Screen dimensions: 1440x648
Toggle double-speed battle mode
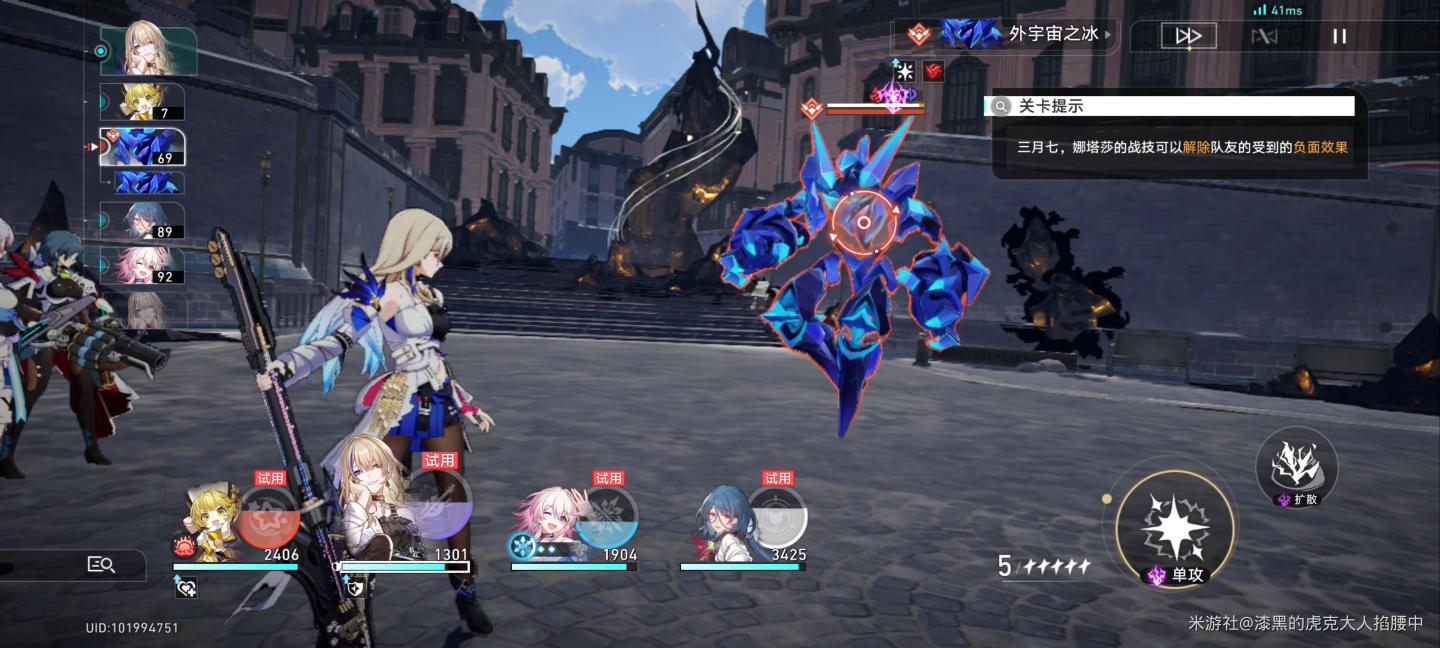click(1188, 37)
